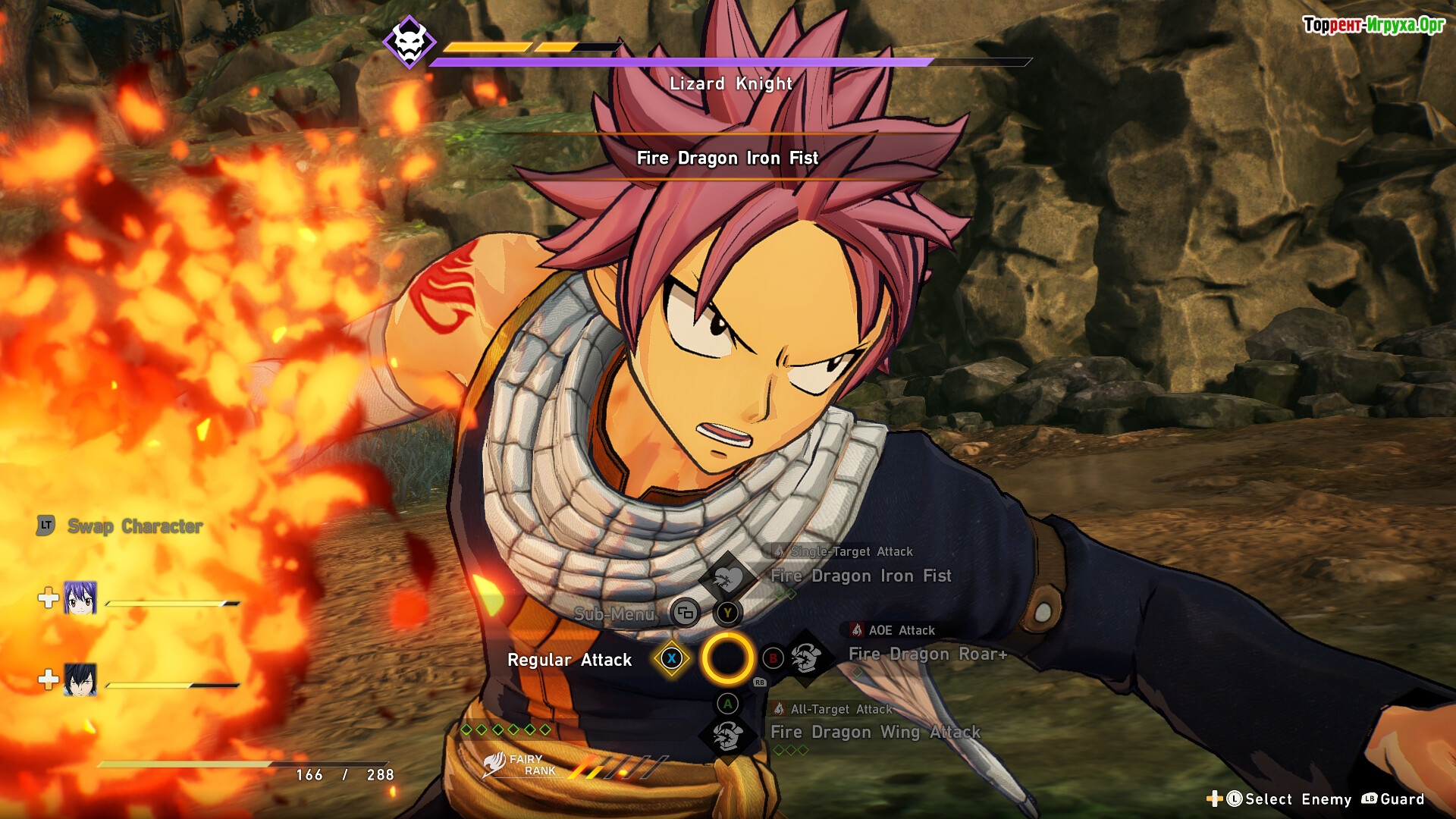Click the blue-haired party member portrait
Screen dimensions: 1456x819
click(x=80, y=598)
